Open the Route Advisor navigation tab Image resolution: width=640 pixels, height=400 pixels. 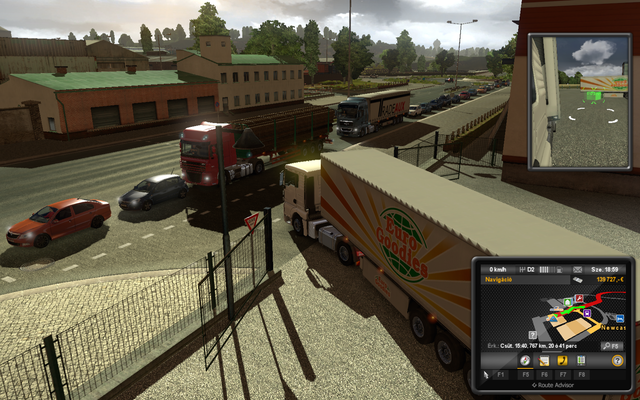point(526,360)
